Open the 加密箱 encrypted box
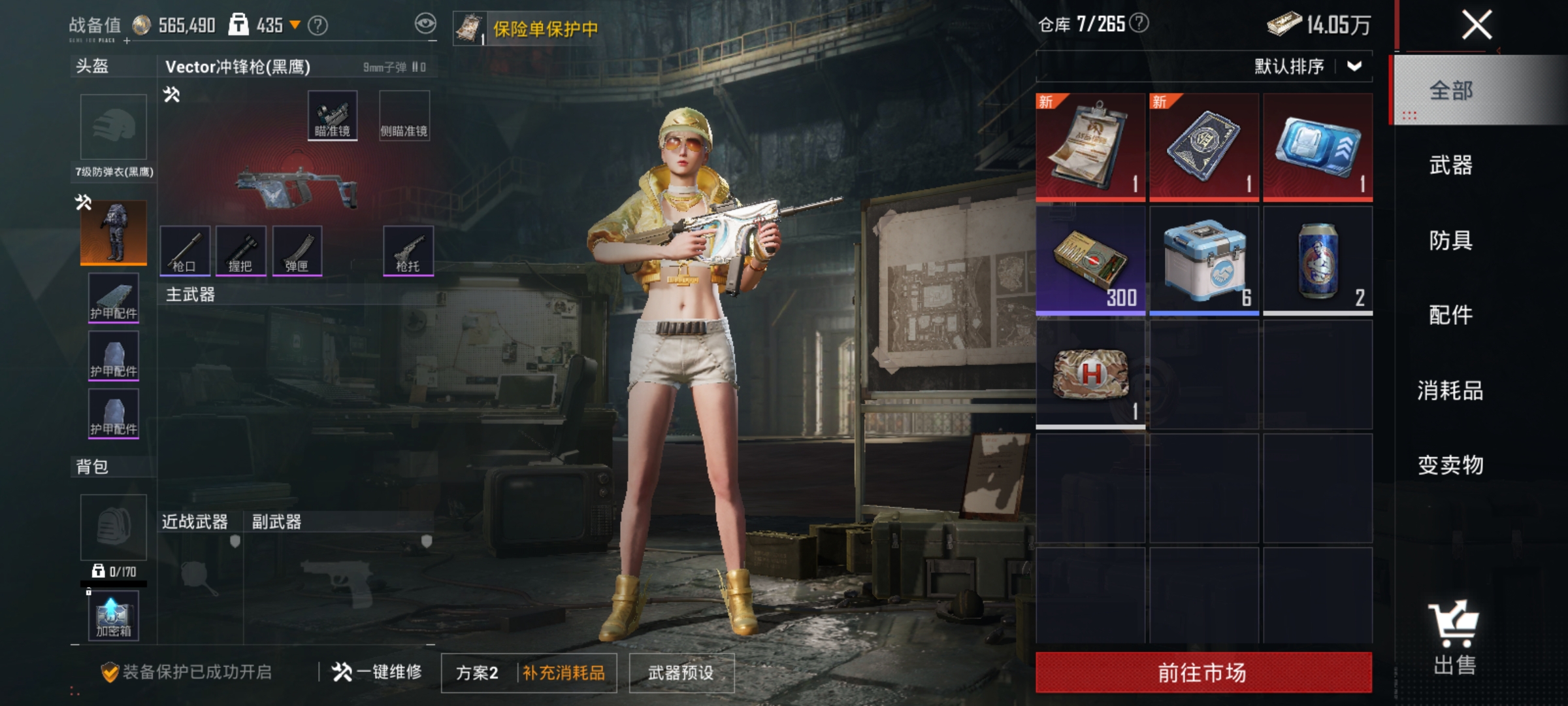The image size is (1568, 706). (112, 614)
